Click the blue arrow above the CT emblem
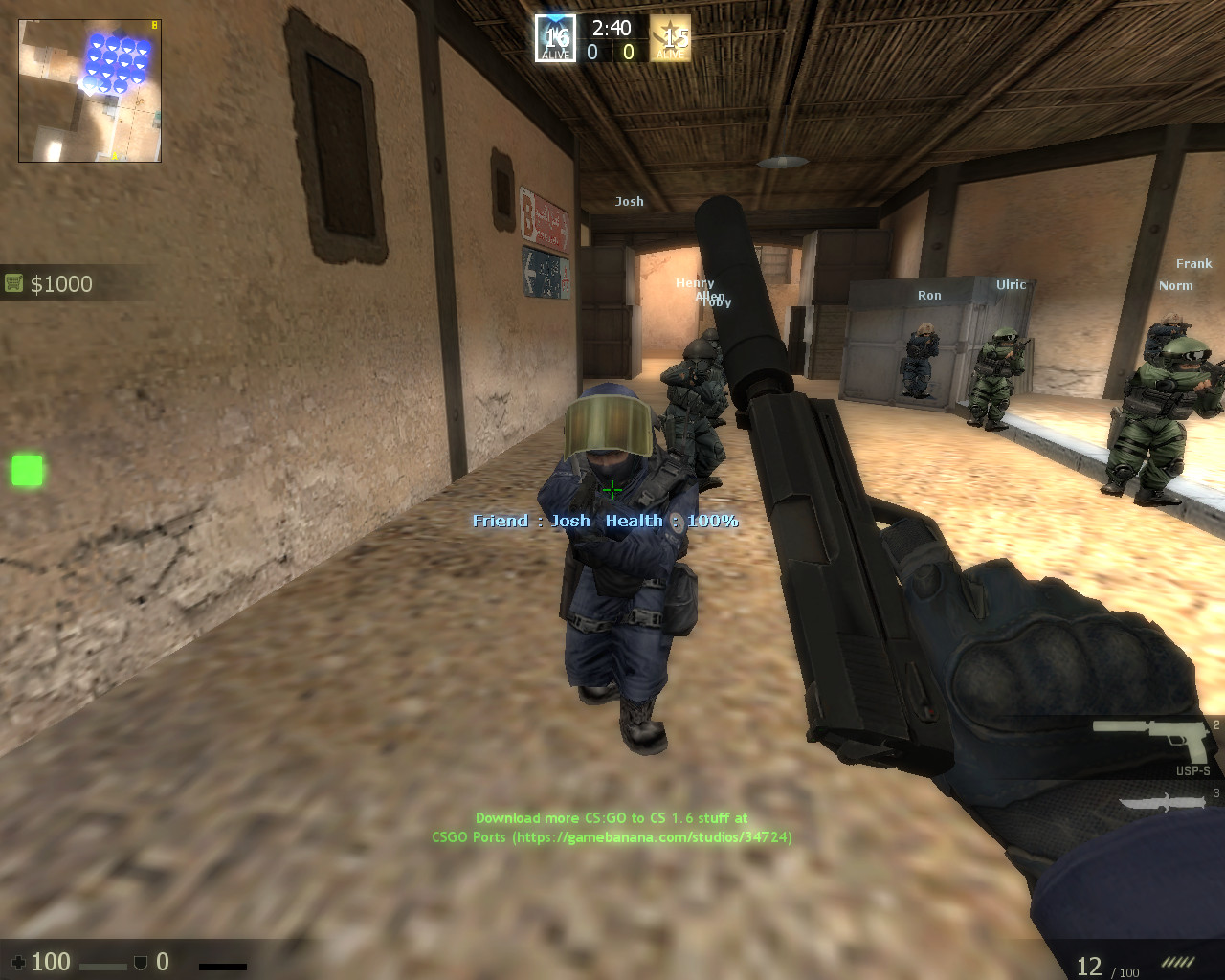1225x980 pixels. pyautogui.click(x=554, y=19)
